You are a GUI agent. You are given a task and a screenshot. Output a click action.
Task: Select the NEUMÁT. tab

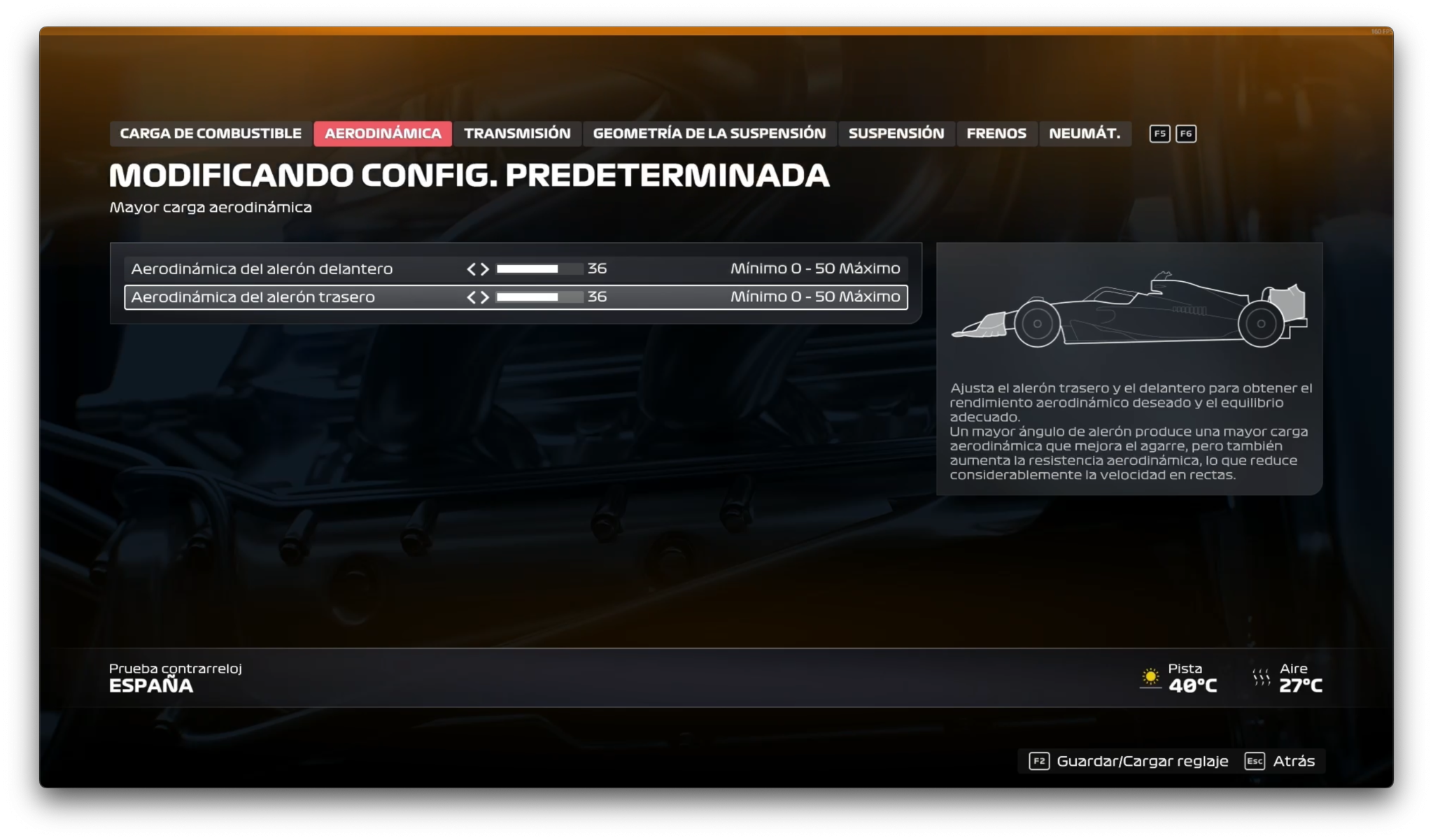pyautogui.click(x=1085, y=134)
